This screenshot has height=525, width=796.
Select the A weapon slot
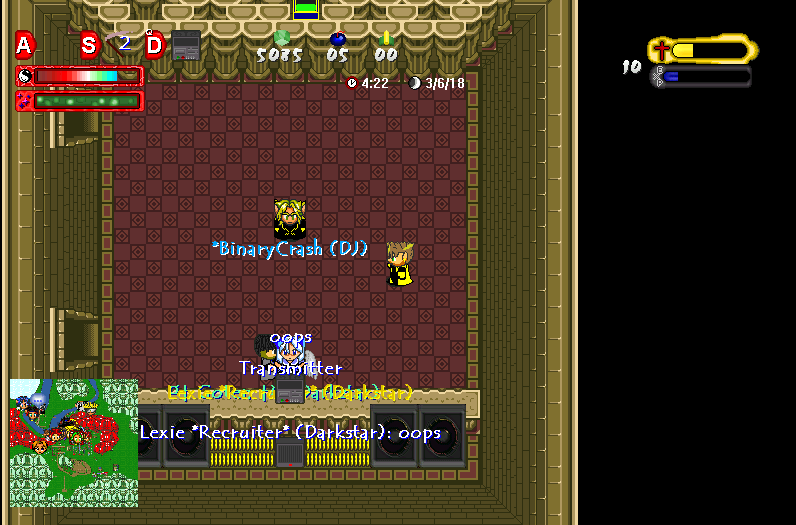(x=25, y=45)
